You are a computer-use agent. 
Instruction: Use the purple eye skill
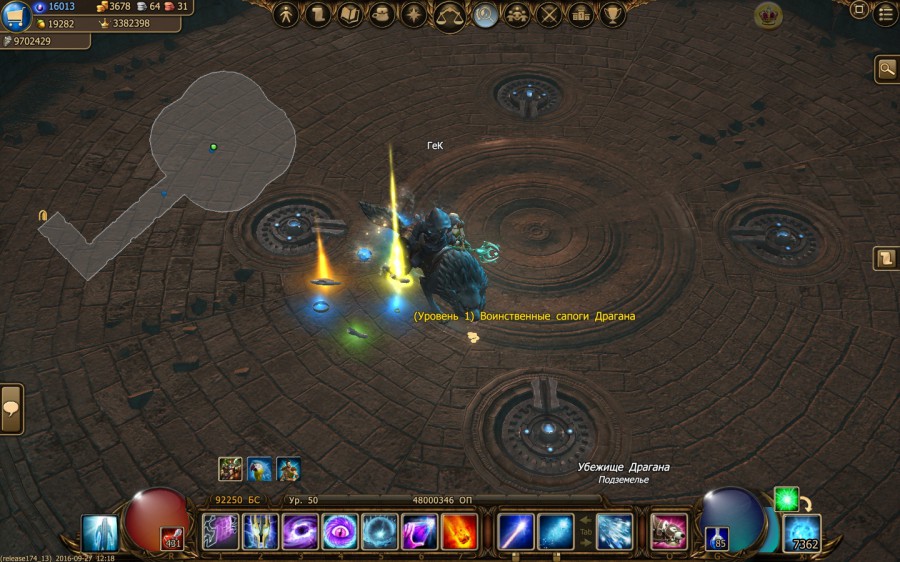[339, 531]
